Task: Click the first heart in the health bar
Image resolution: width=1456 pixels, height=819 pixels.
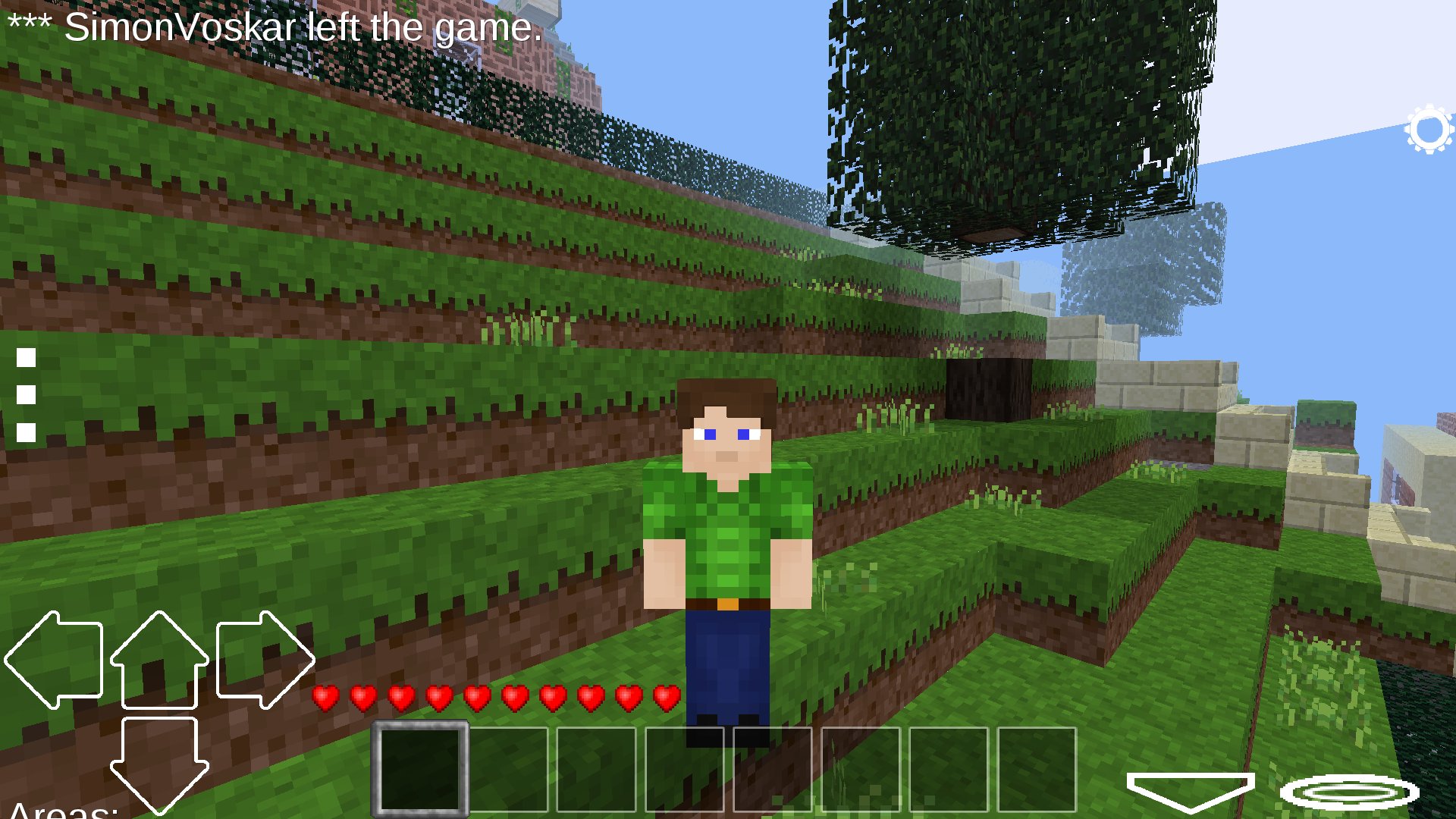Action: click(x=326, y=698)
